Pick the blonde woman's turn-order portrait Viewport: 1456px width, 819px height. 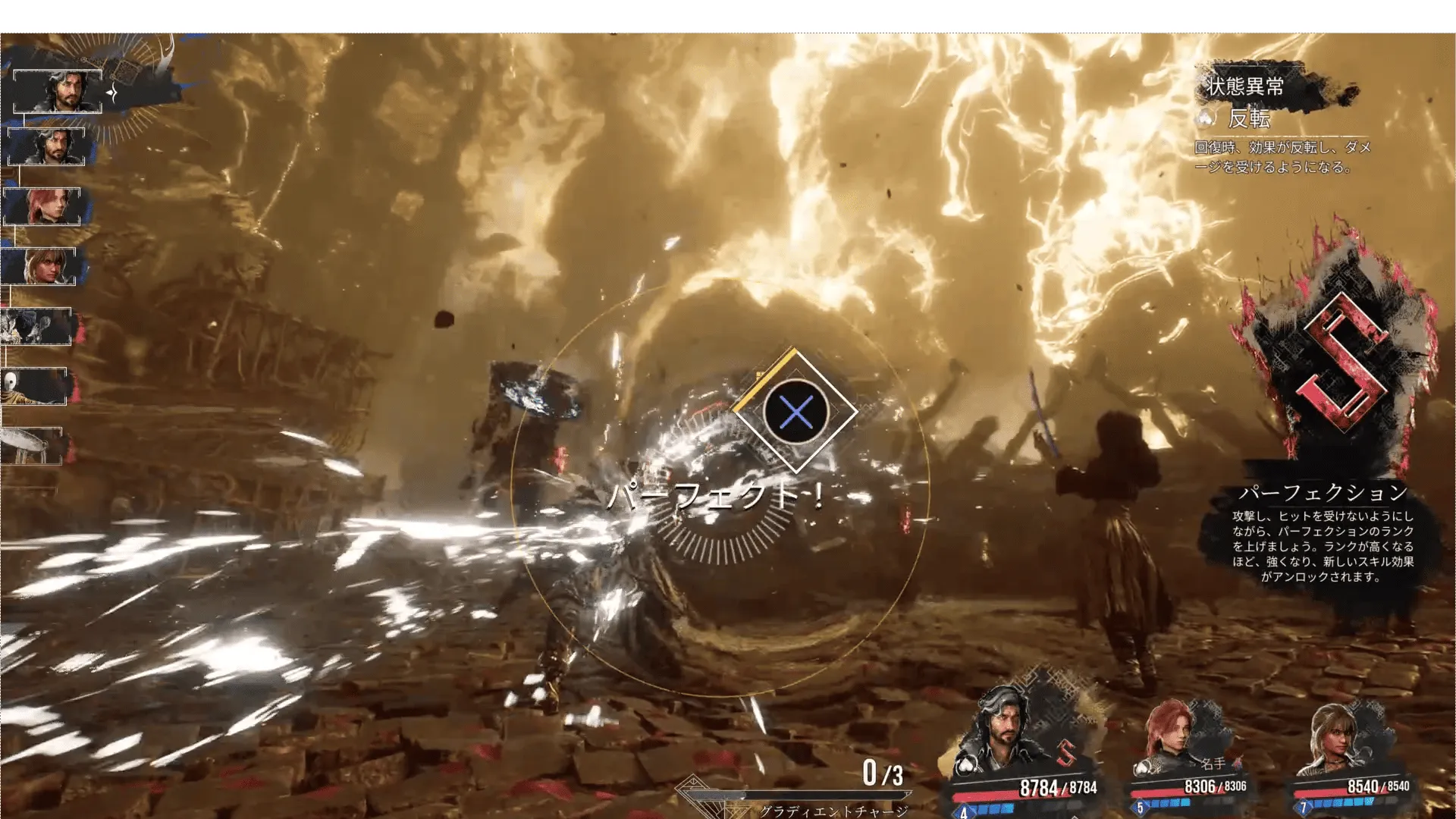39,266
